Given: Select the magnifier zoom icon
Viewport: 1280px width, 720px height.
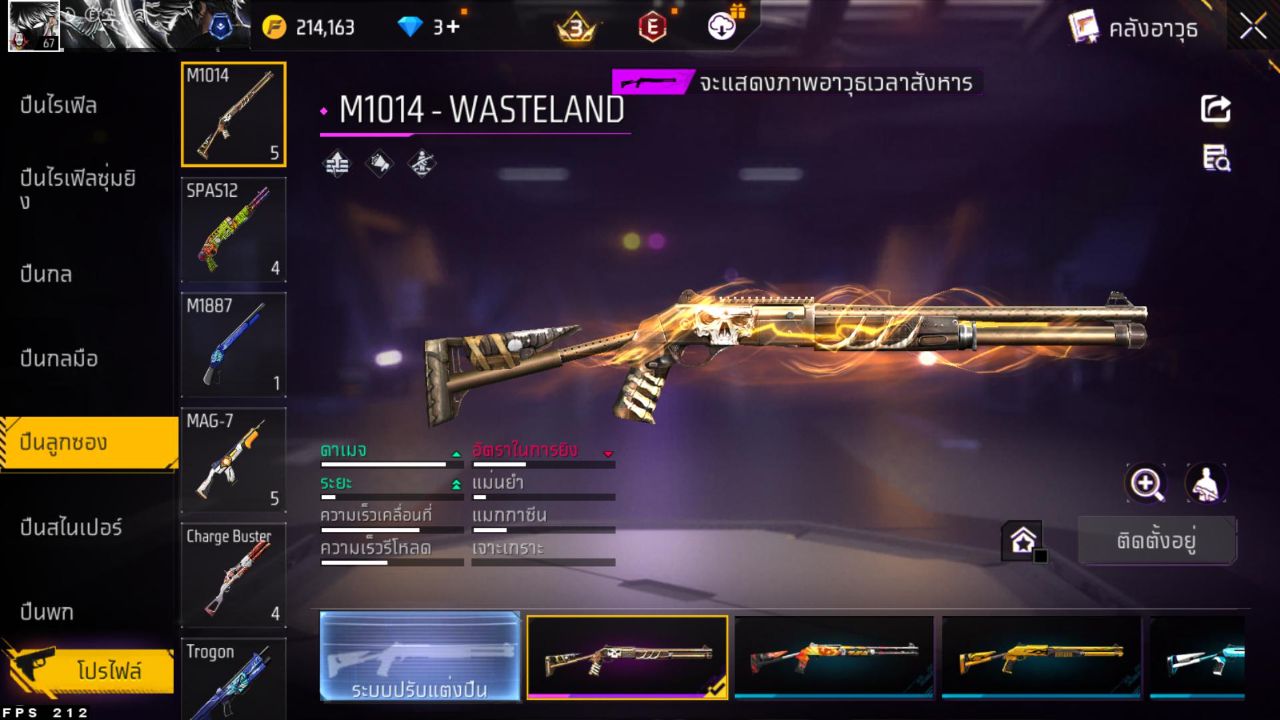Looking at the screenshot, I should click(1146, 484).
